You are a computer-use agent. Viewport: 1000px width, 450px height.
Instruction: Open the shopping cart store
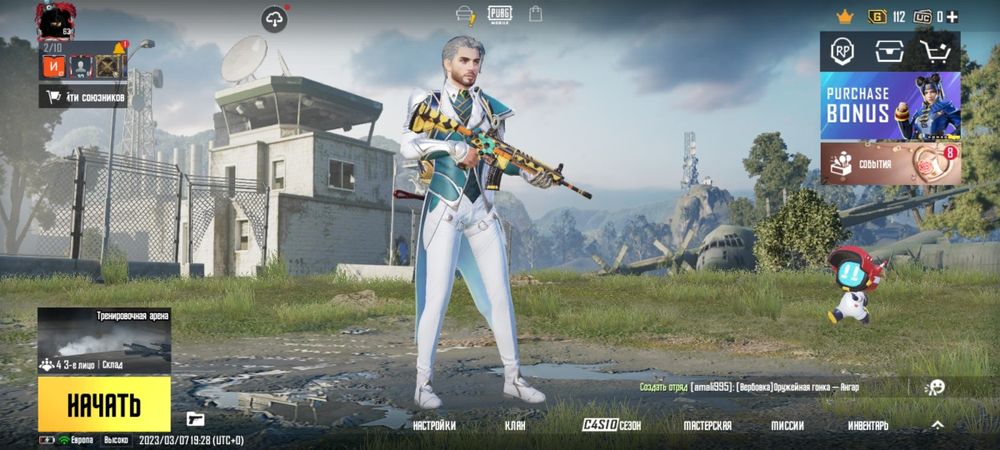937,51
